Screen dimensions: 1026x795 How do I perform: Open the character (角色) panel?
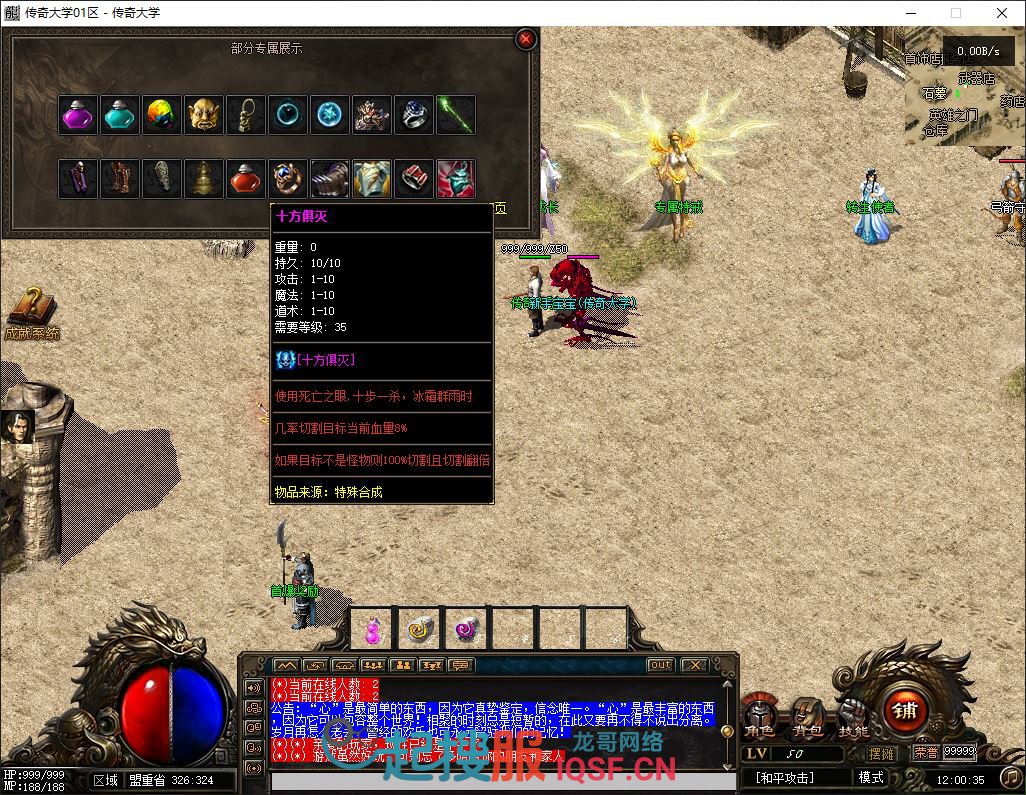tap(760, 718)
